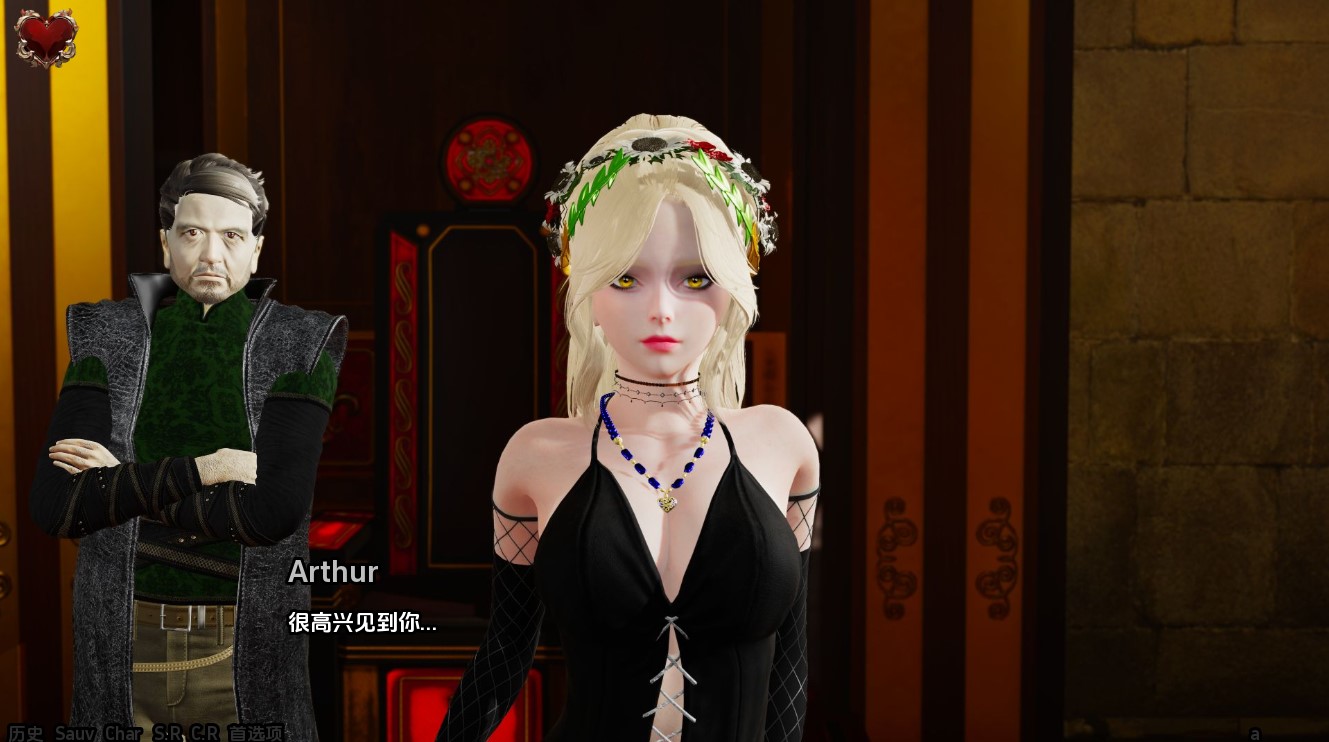1329x742 pixels.
Task: Click the small 'a' button
Action: pyautogui.click(x=1255, y=733)
